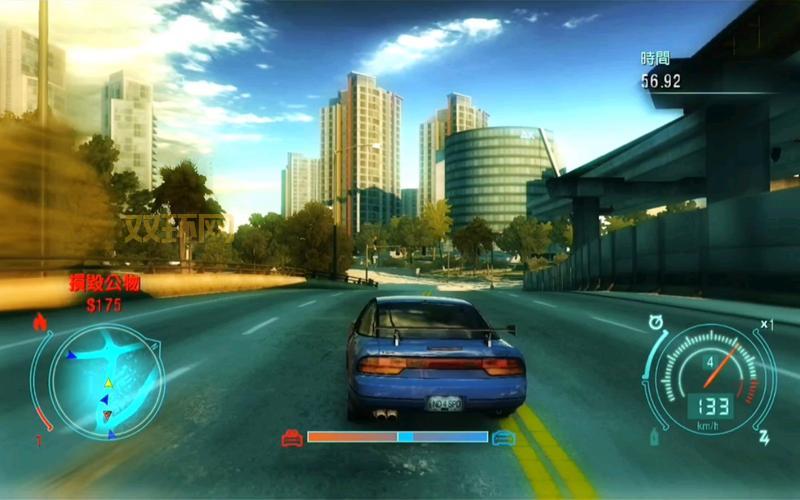Viewport: 800px width, 500px height.
Task: Open the 損毀公物 property damage tracker
Action: 104,285
